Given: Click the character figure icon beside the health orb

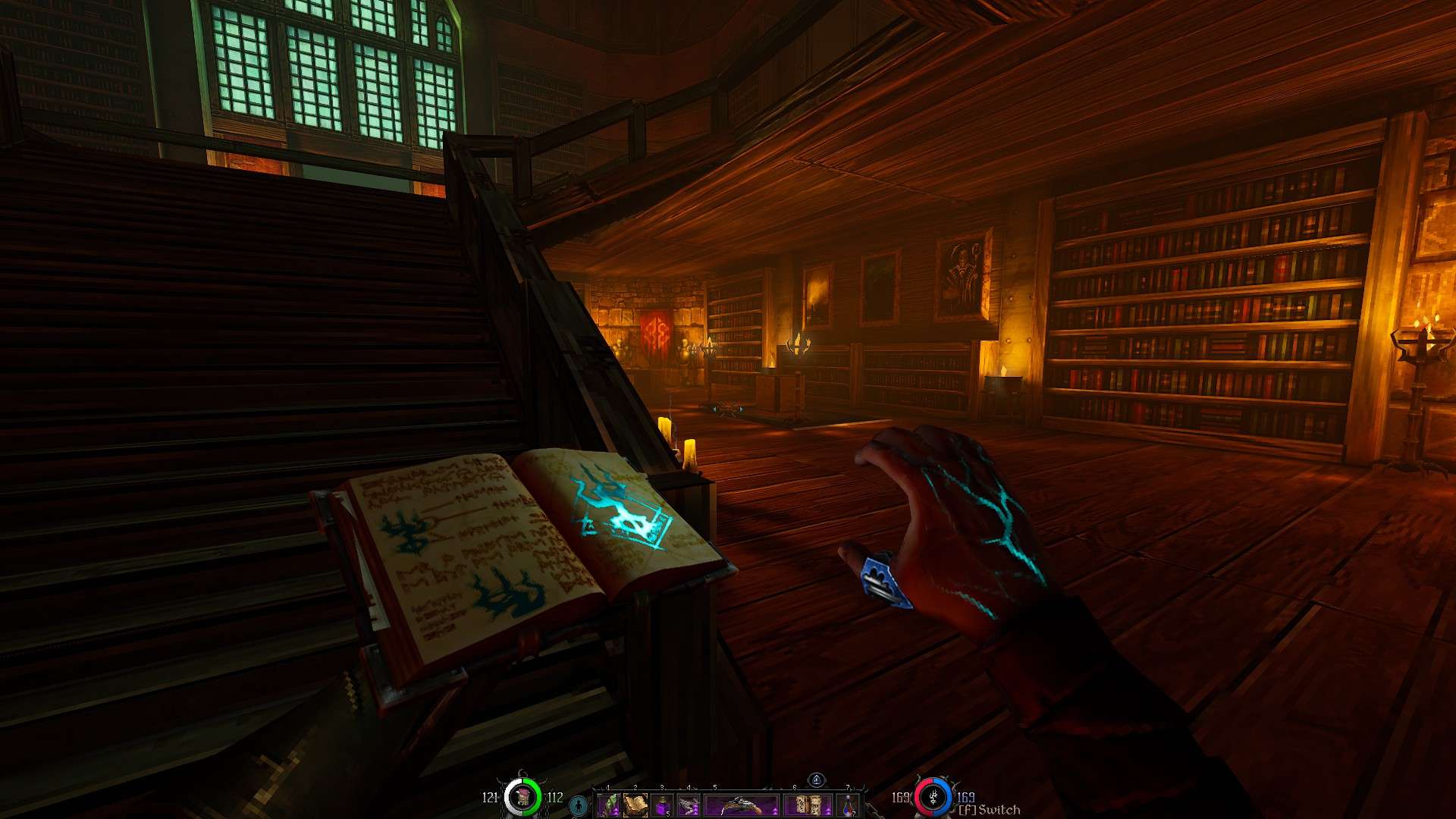Looking at the screenshot, I should point(578,806).
